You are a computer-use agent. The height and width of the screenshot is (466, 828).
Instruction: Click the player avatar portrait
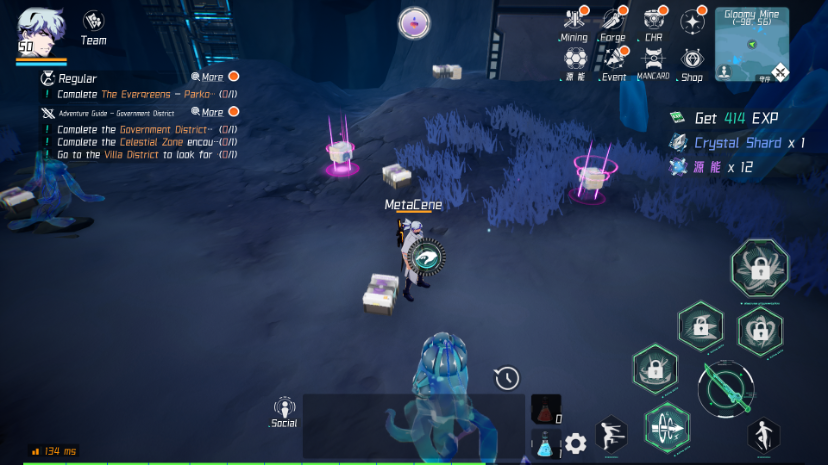38,30
